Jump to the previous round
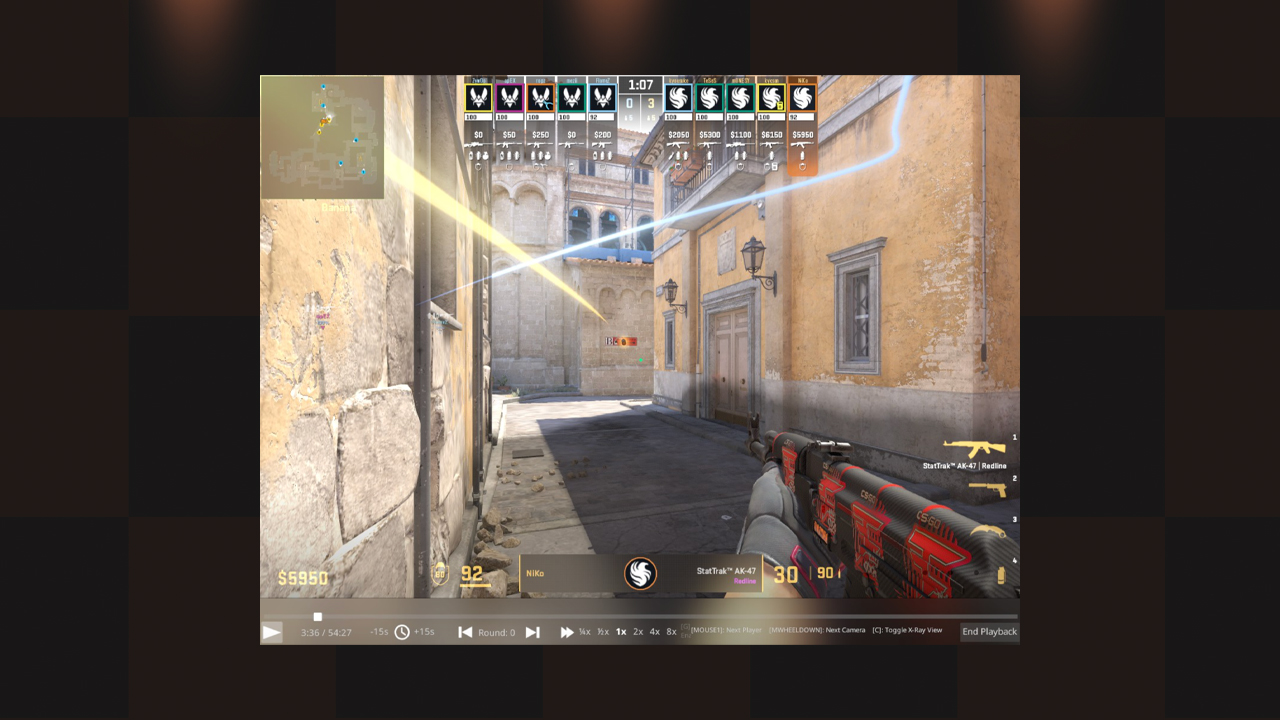Image resolution: width=1280 pixels, height=720 pixels. pos(465,632)
